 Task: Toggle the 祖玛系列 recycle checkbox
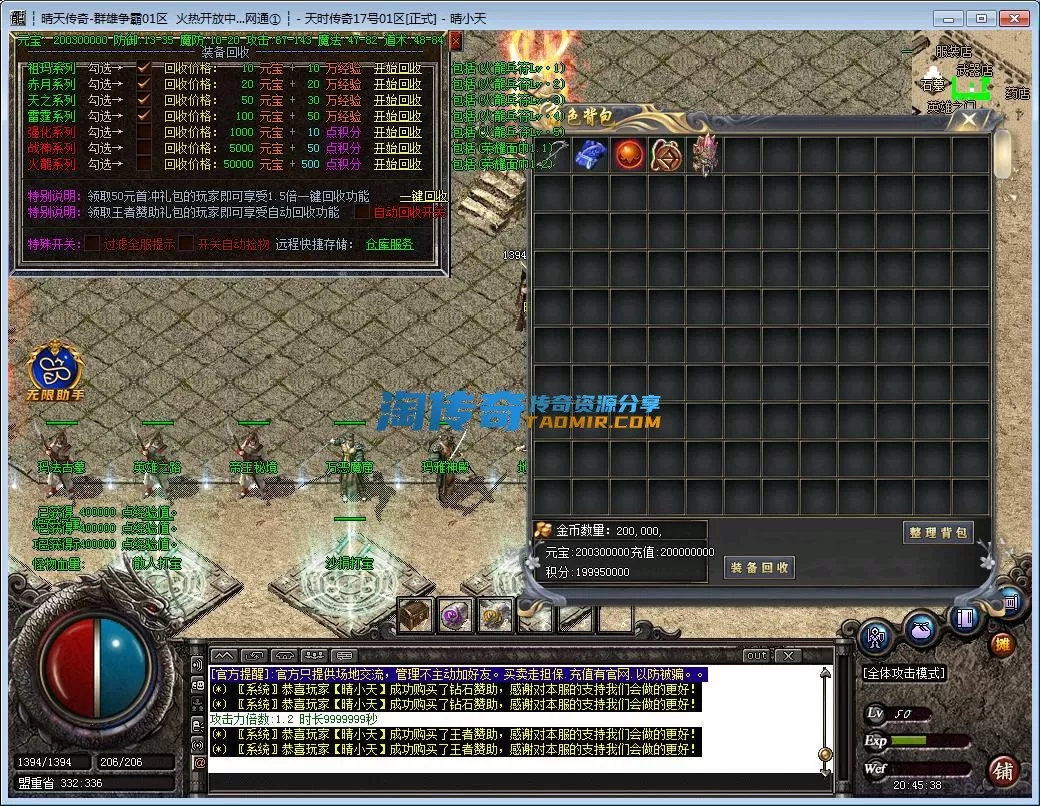[144, 68]
